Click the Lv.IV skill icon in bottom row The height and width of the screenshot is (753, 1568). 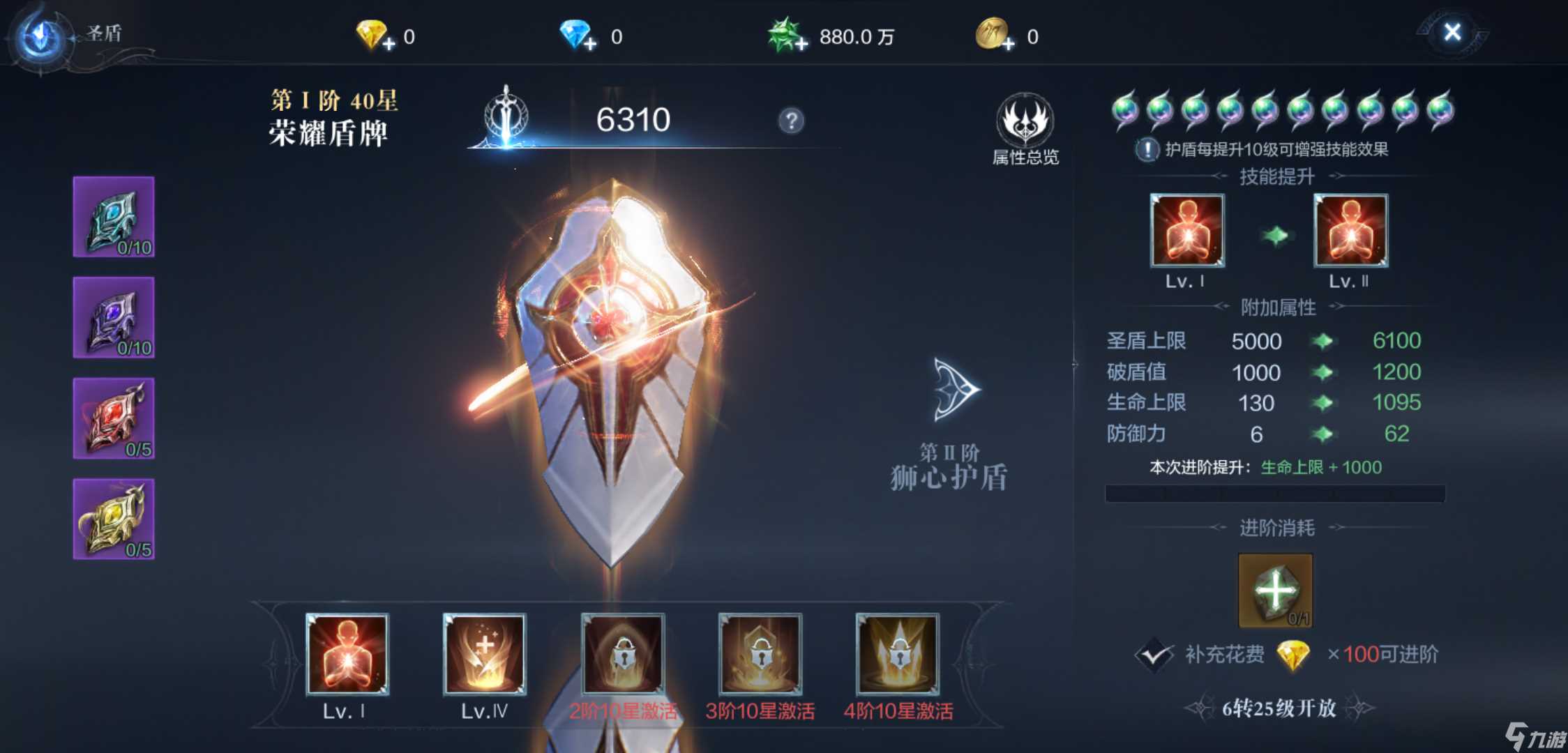485,655
